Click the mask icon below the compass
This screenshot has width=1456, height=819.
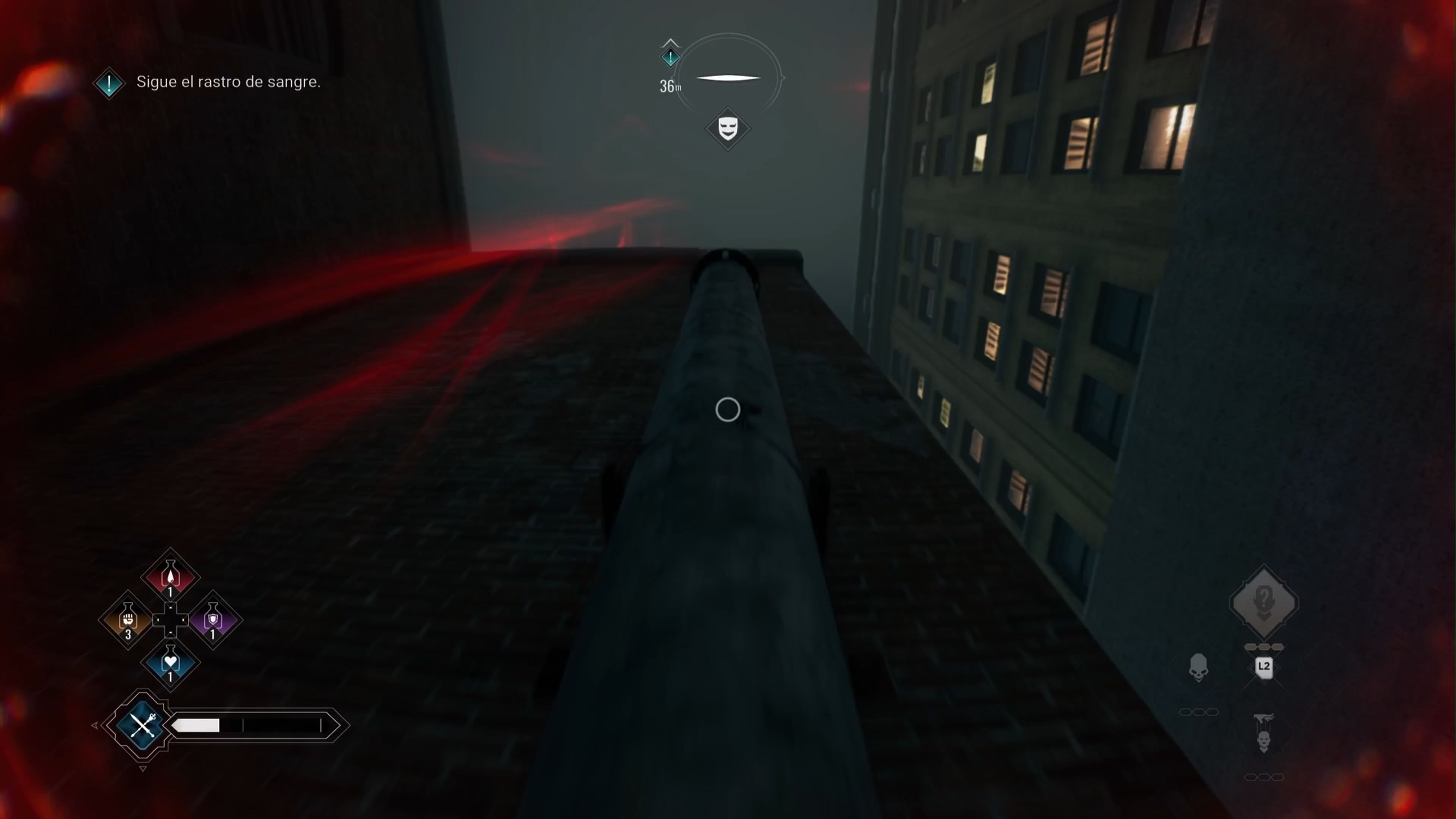point(728,129)
